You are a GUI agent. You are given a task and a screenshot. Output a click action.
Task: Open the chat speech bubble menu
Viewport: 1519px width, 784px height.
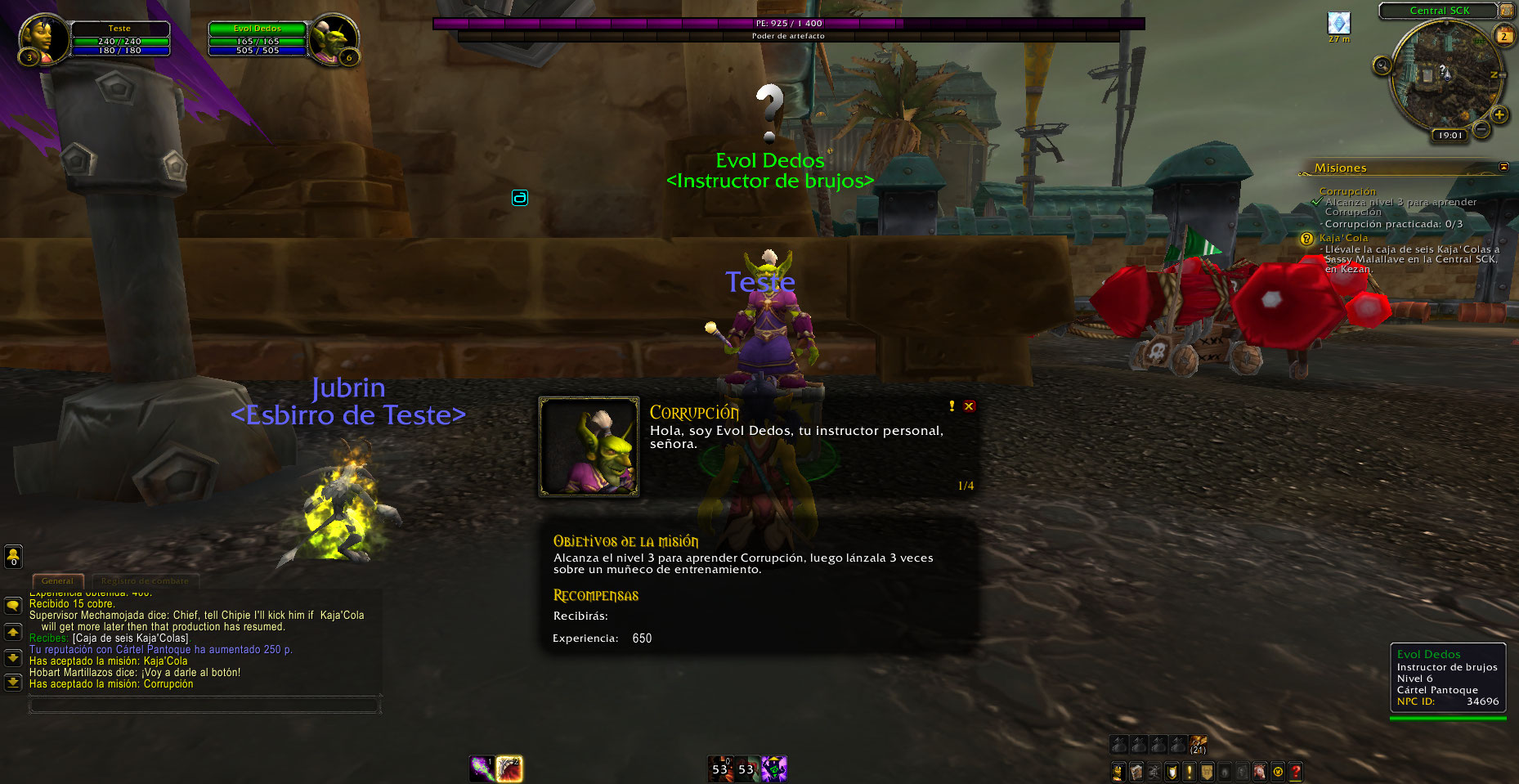tap(13, 606)
